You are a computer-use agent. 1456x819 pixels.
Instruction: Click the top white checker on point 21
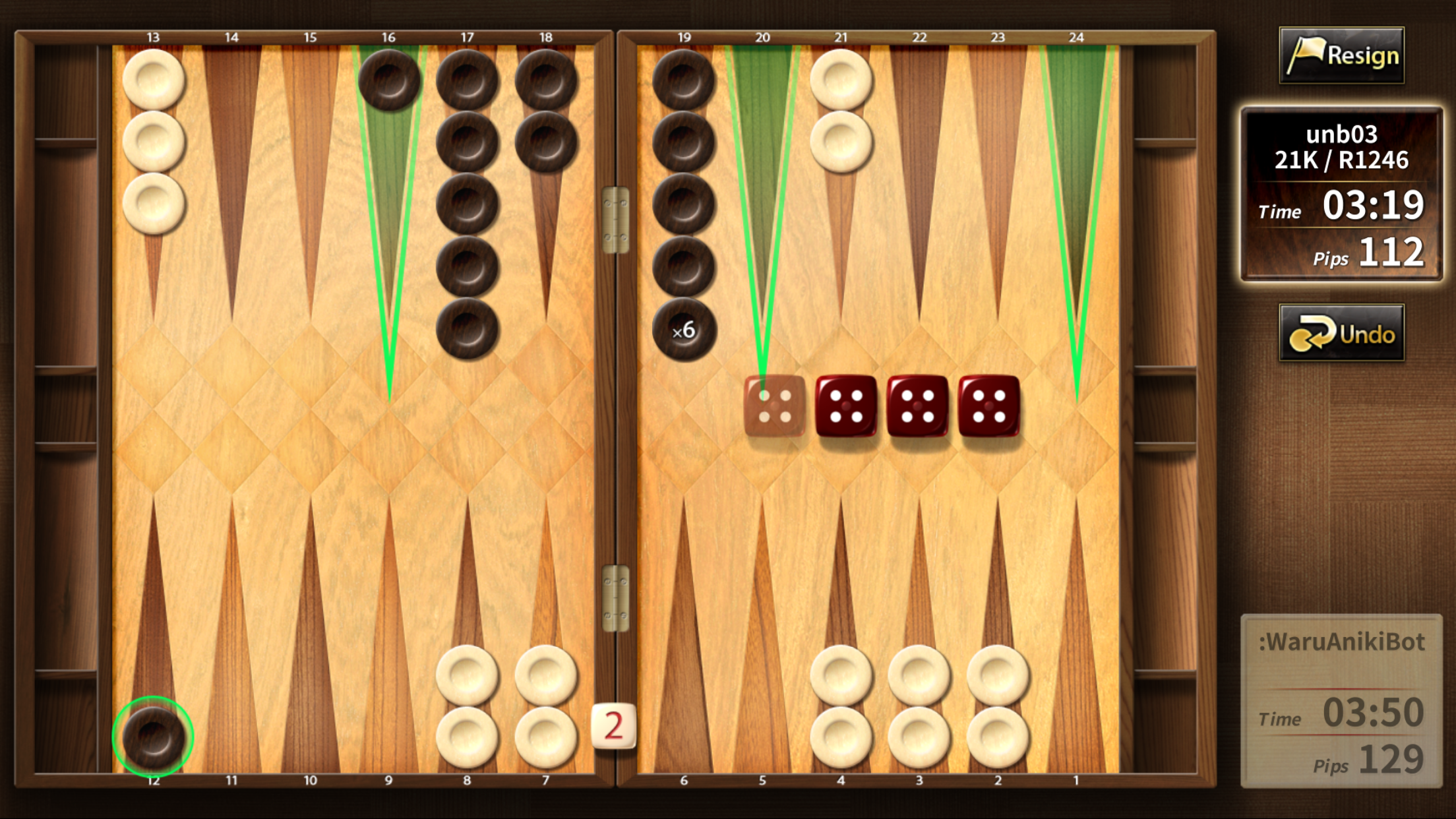840,80
